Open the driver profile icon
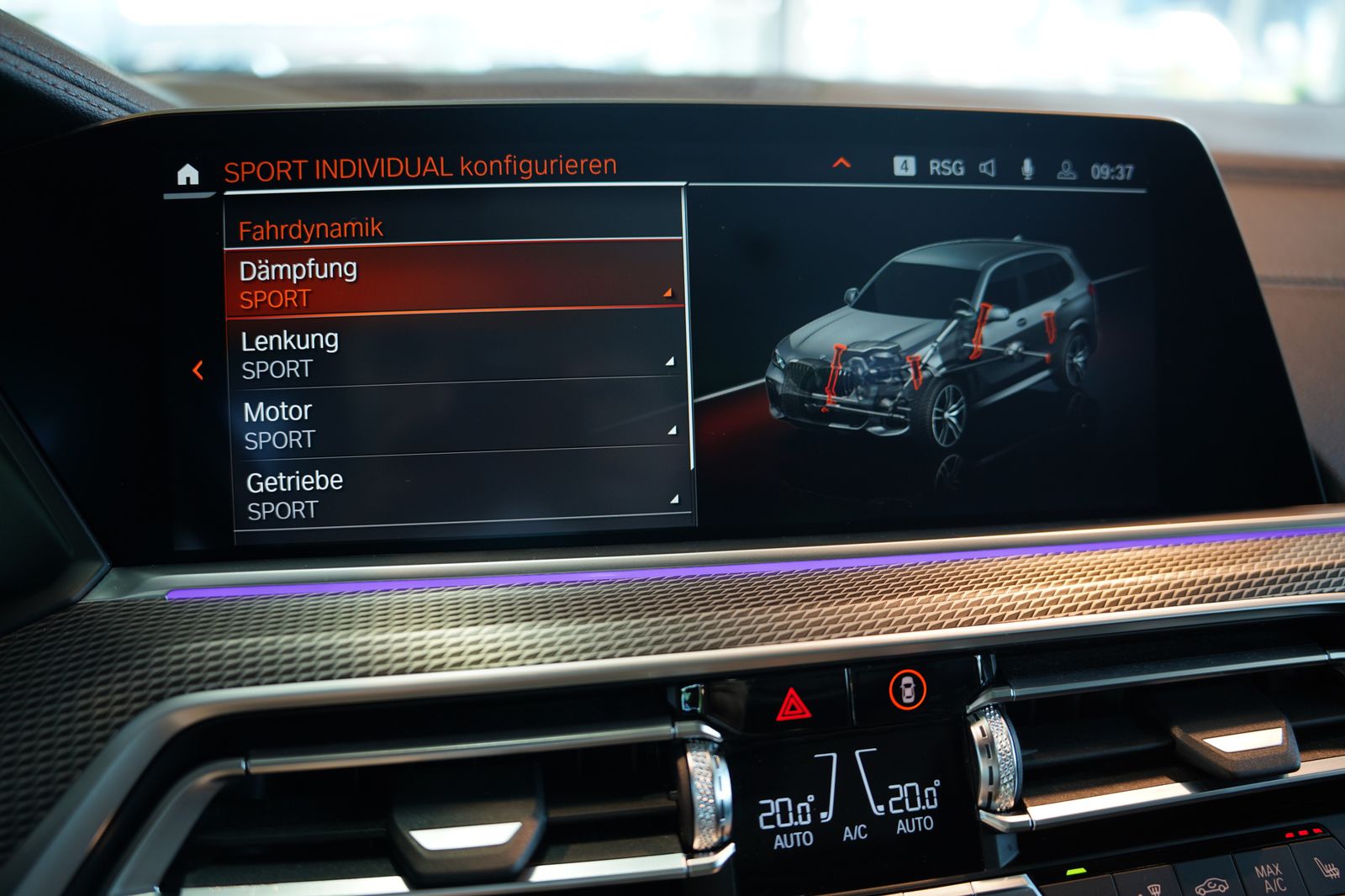The image size is (1345, 896). [1066, 171]
